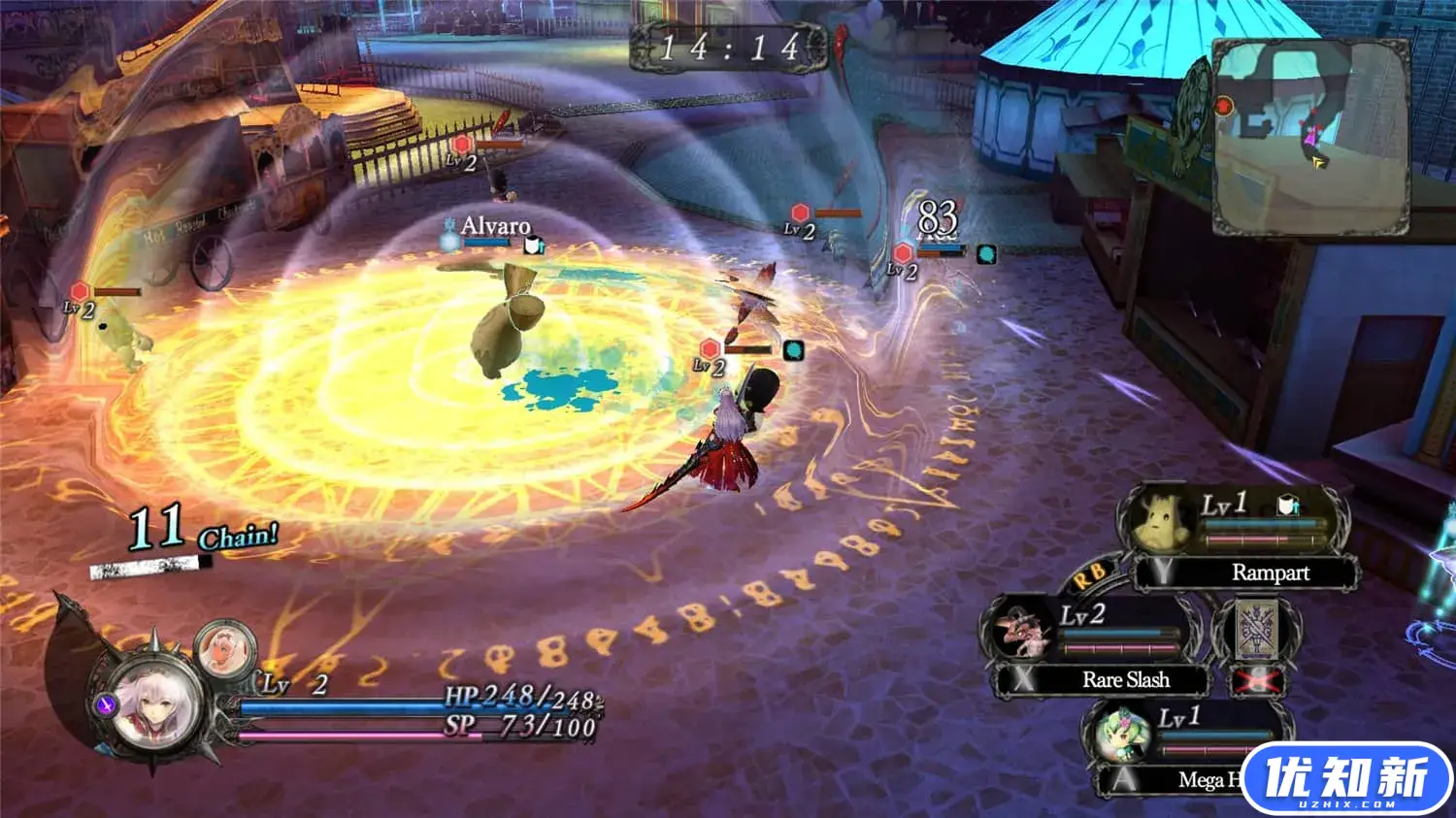Choose the green-haired fairy servan portrait
The image size is (1456, 818).
(x=1123, y=735)
